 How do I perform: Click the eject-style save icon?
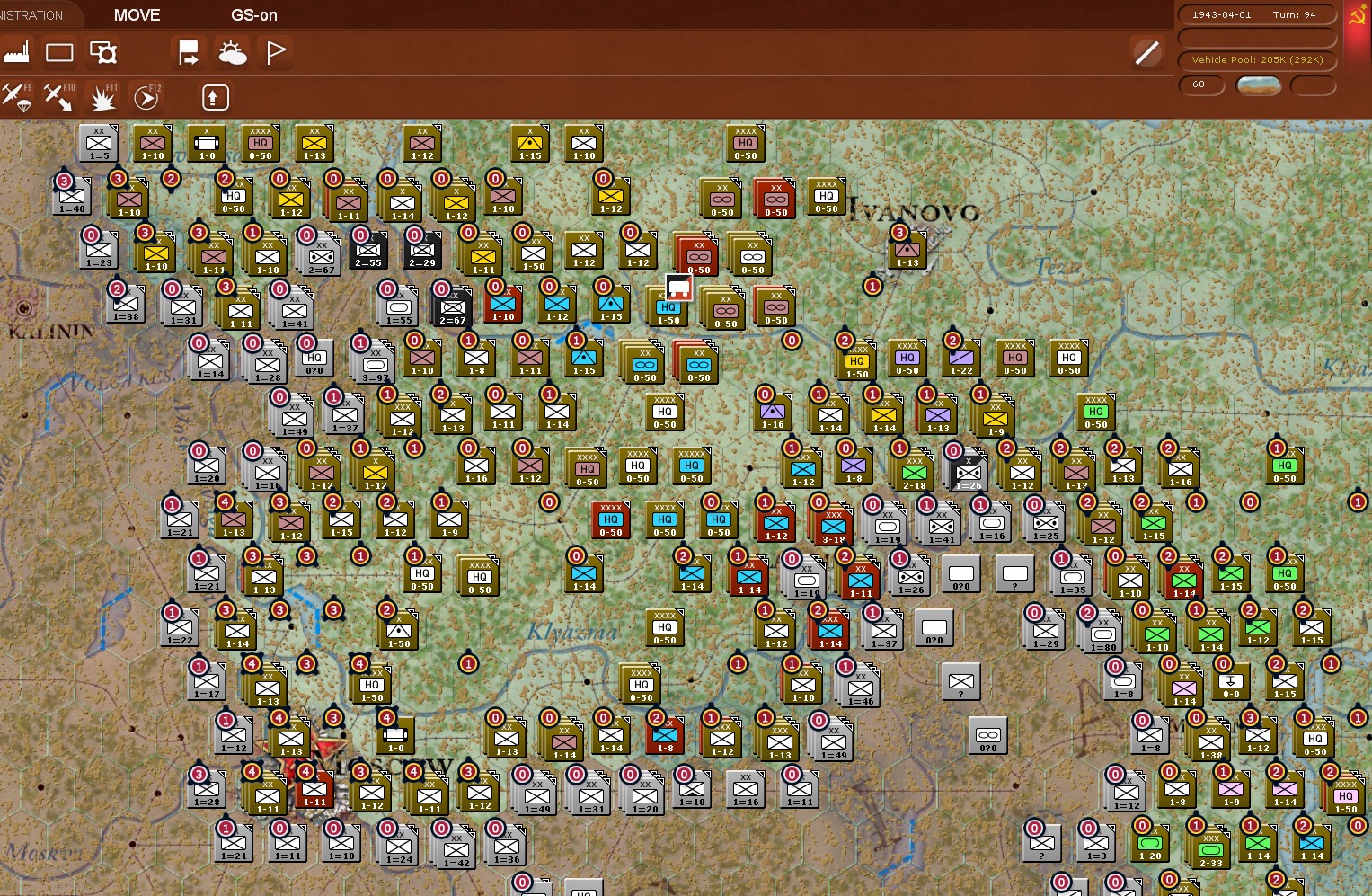click(x=214, y=96)
